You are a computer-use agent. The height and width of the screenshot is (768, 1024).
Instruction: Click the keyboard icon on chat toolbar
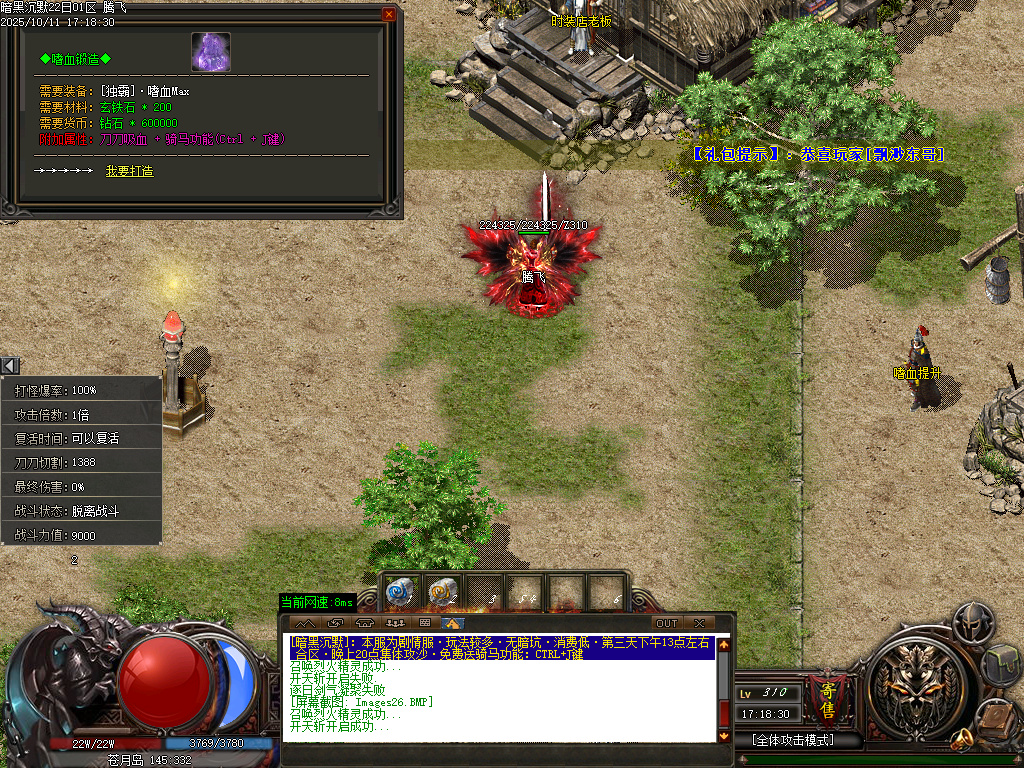click(425, 623)
